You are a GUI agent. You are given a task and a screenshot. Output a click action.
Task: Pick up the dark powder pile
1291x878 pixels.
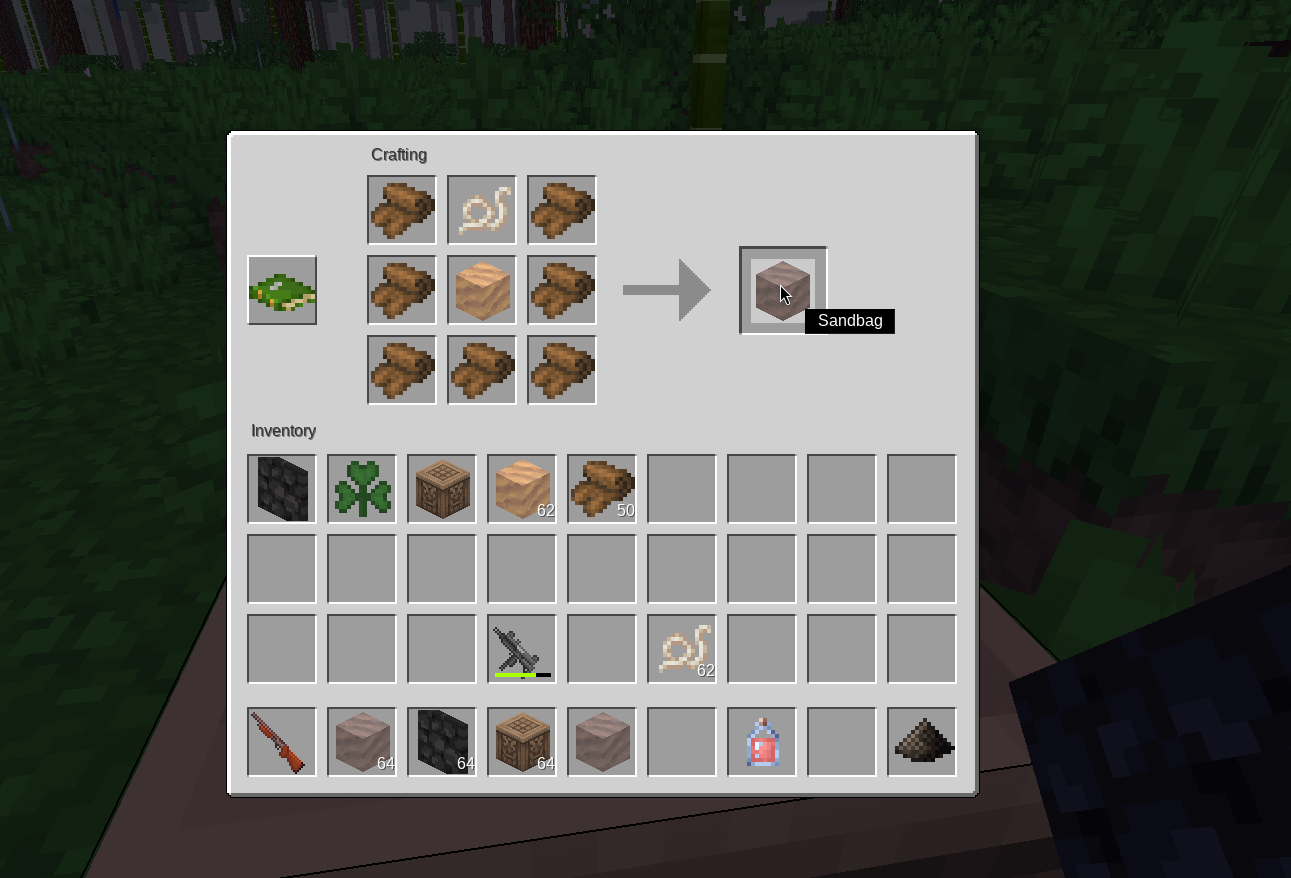click(x=922, y=742)
